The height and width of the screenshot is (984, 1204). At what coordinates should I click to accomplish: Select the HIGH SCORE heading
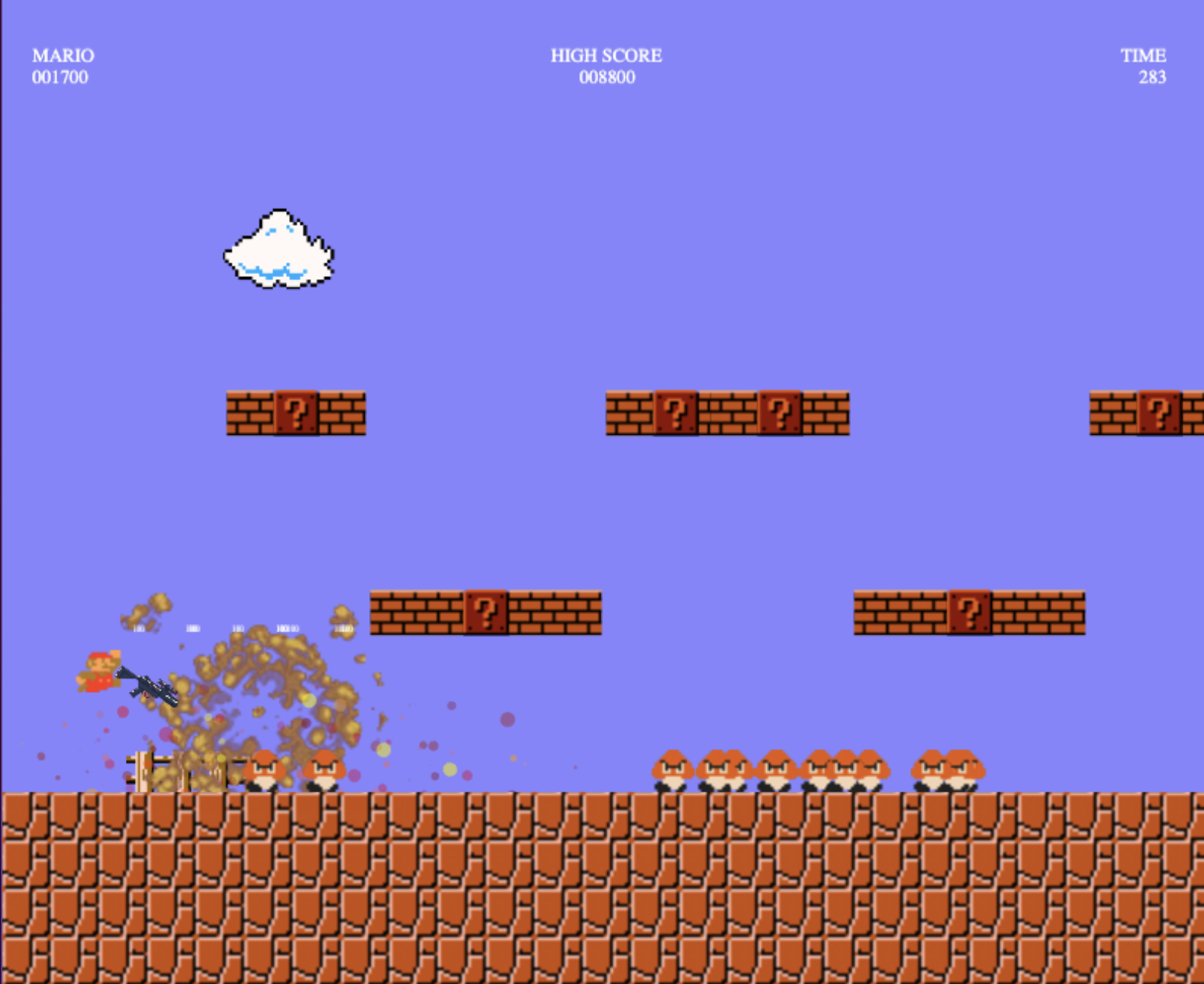pos(607,55)
